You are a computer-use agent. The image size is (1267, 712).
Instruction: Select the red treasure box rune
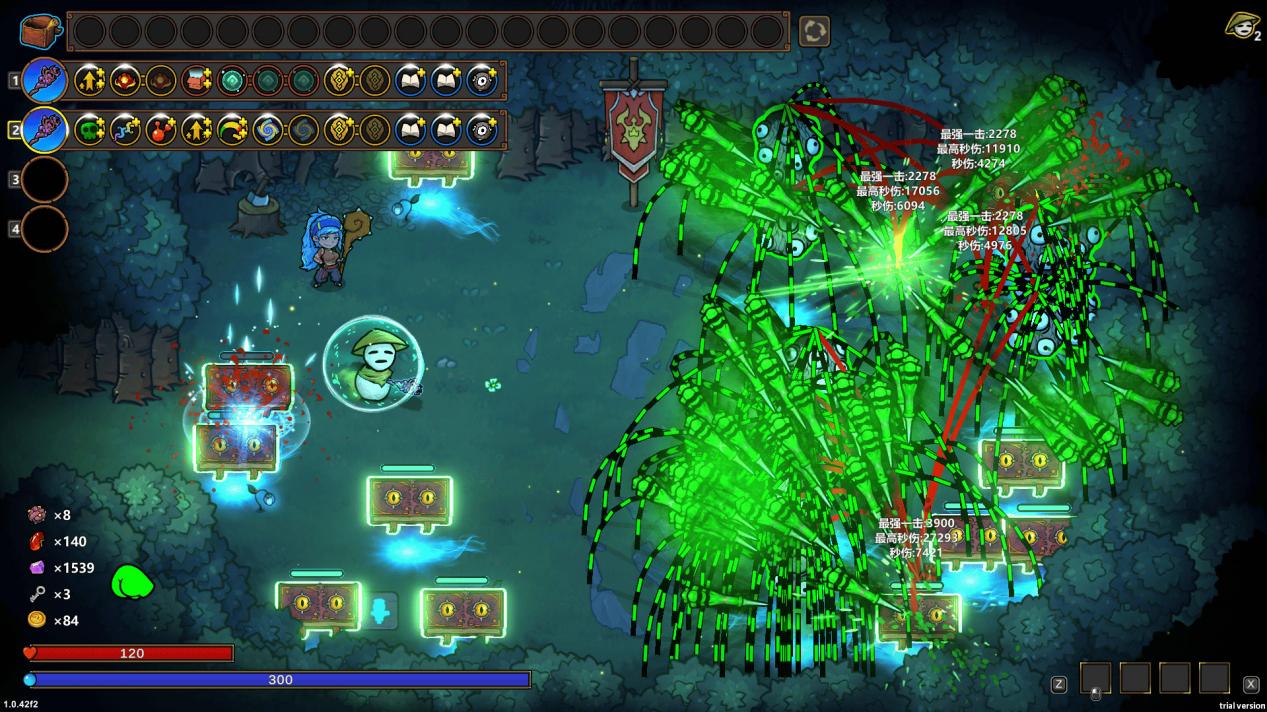coord(197,80)
